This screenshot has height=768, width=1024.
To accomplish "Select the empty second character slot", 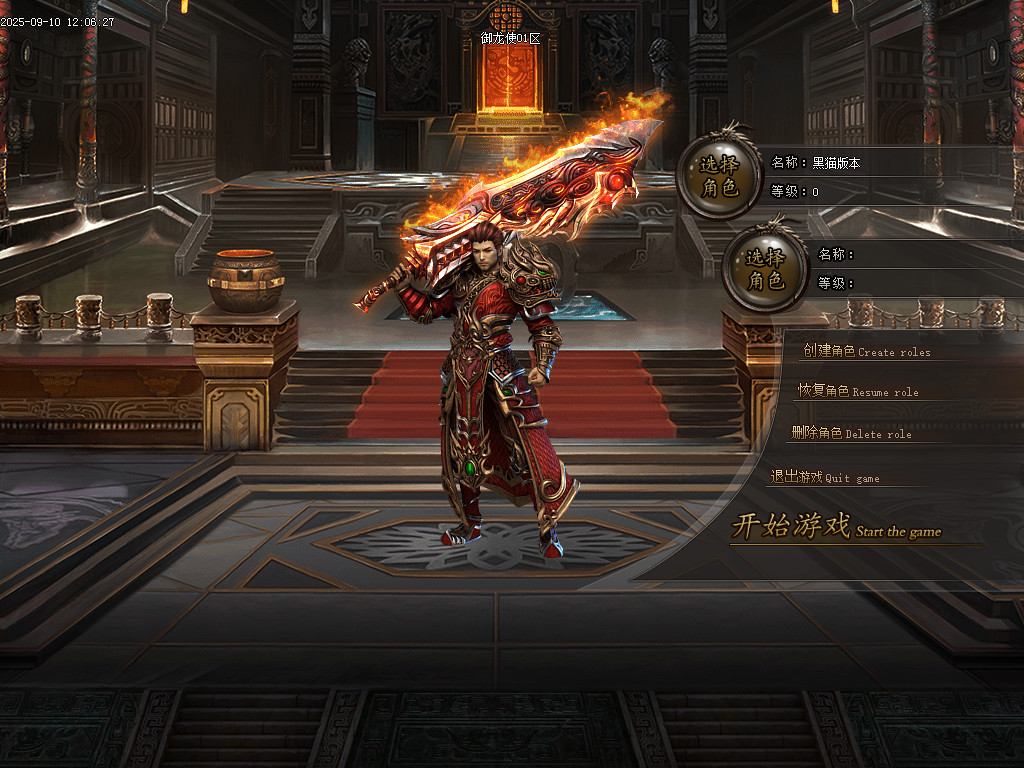I will [x=765, y=268].
